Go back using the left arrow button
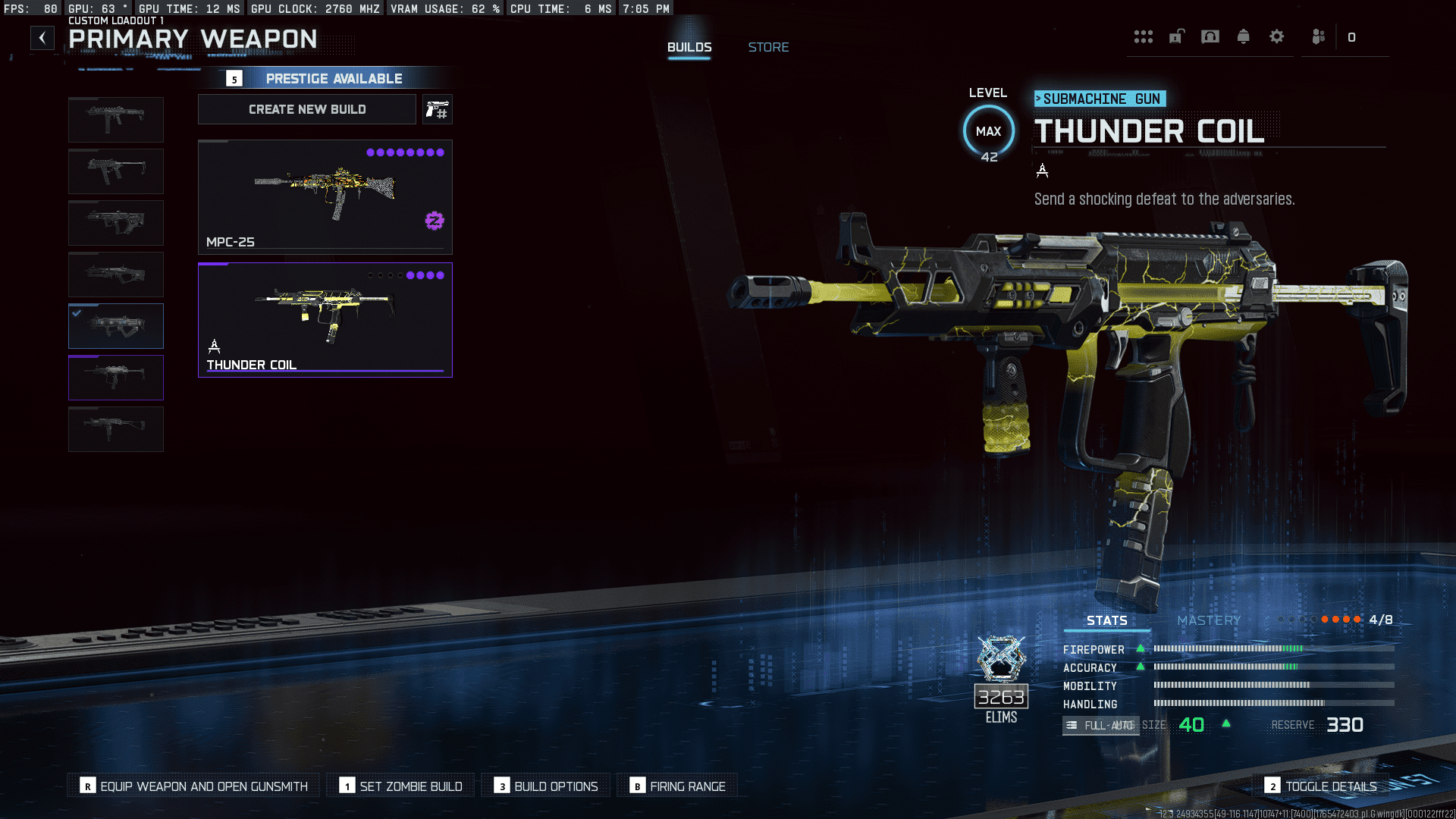1456x819 pixels. tap(42, 38)
